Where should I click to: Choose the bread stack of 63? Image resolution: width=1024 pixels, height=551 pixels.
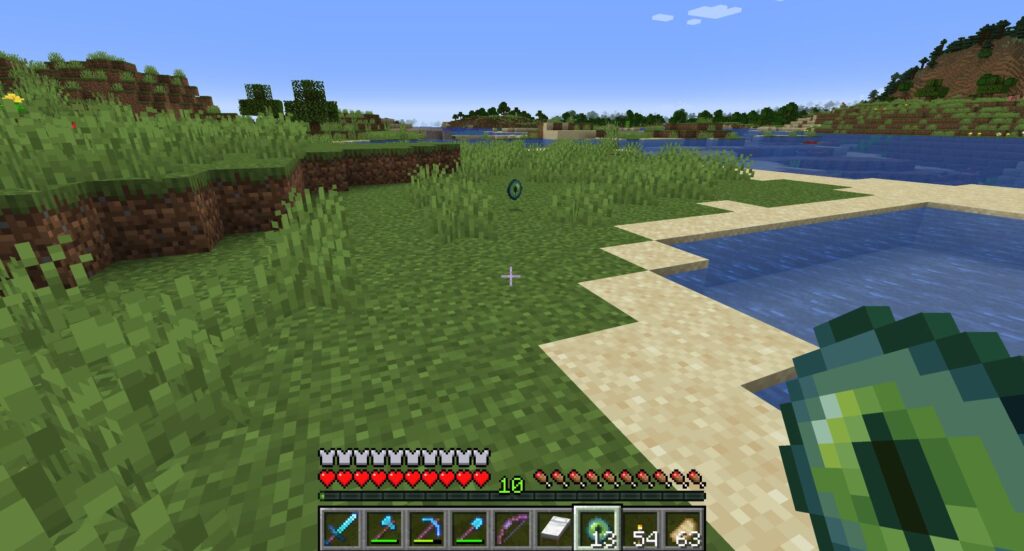(x=684, y=527)
